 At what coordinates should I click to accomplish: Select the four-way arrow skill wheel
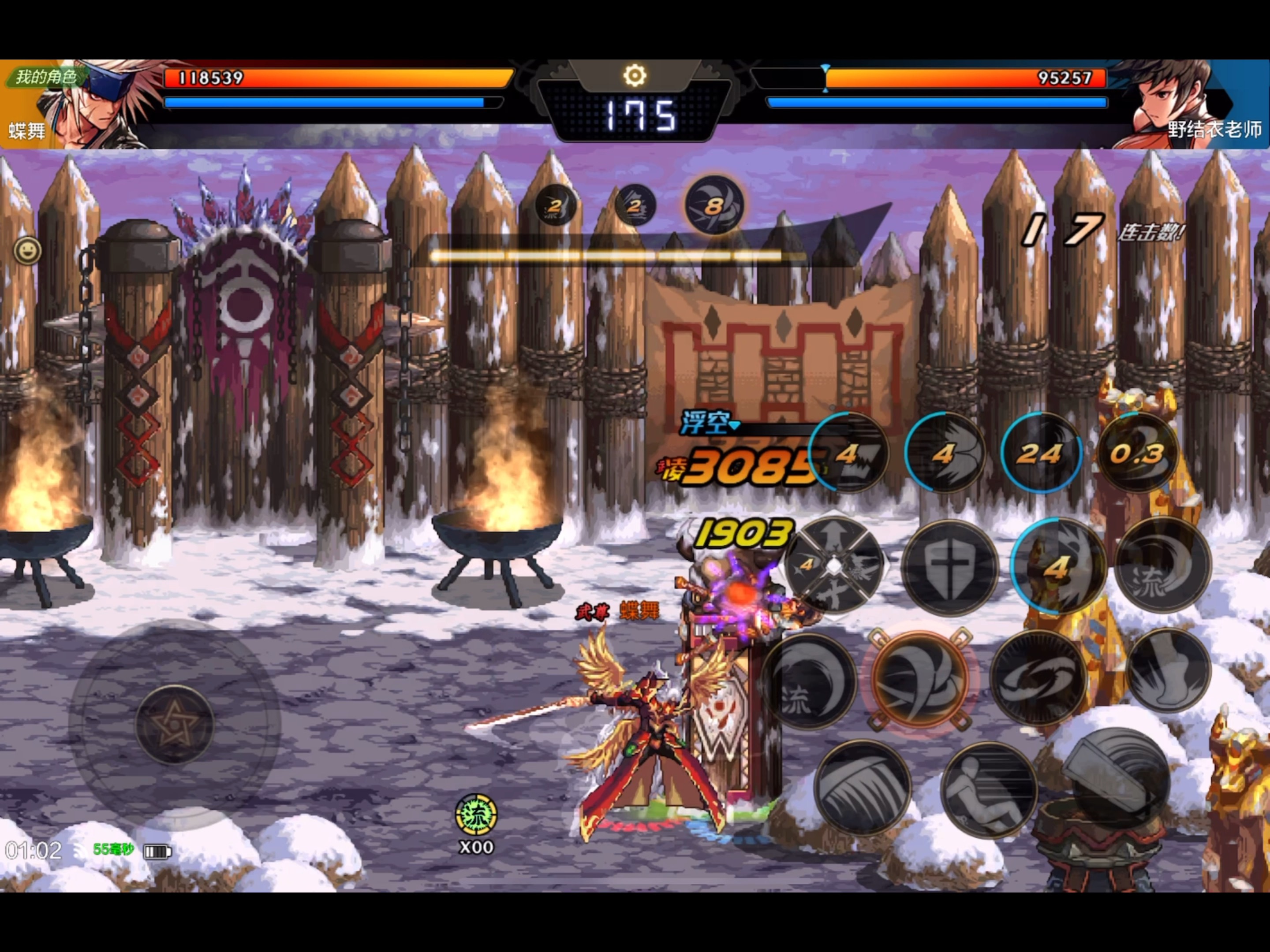(833, 566)
